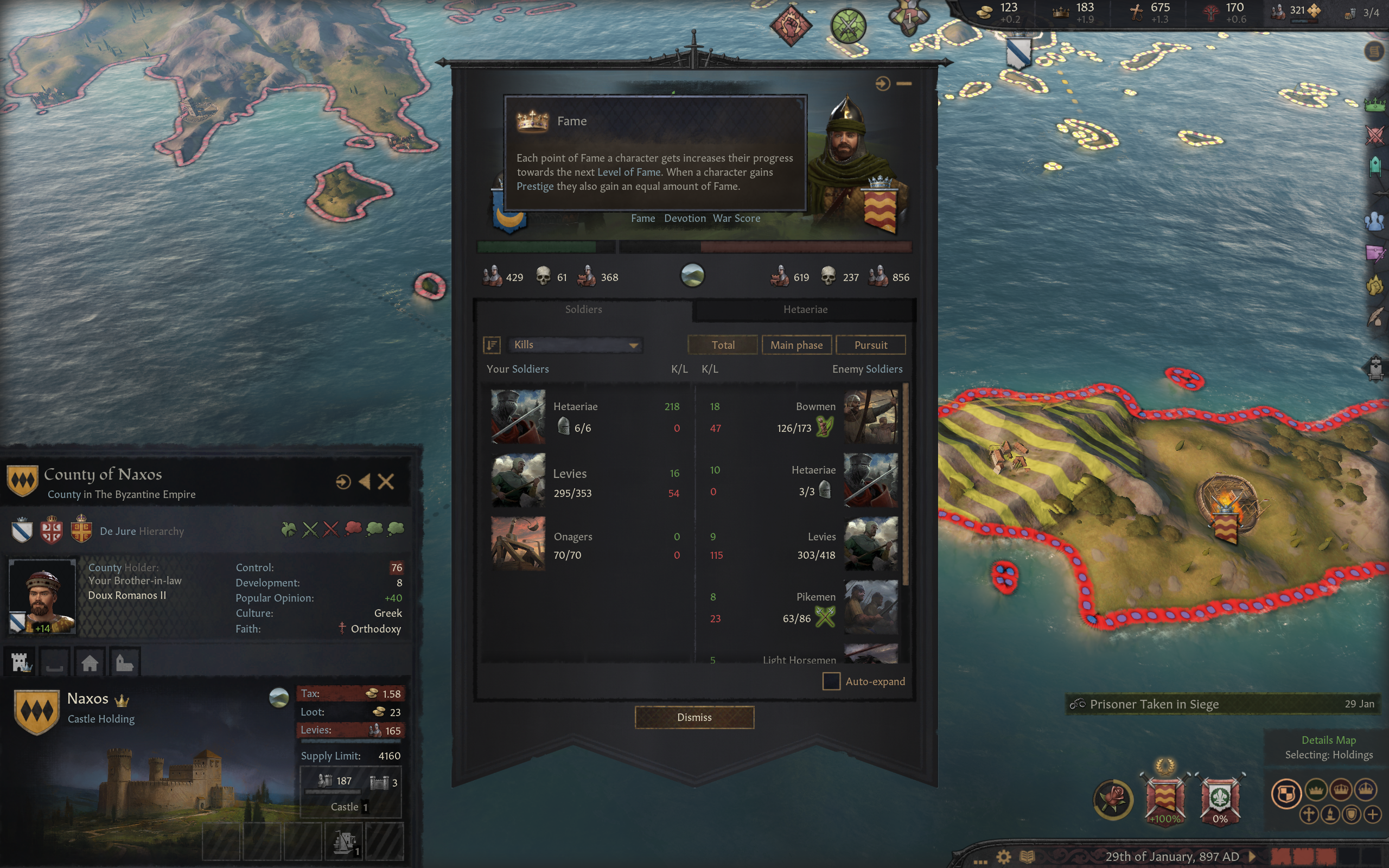This screenshot has width=1389, height=868.
Task: Switch to the Hetaeriae tab
Action: coord(805,309)
